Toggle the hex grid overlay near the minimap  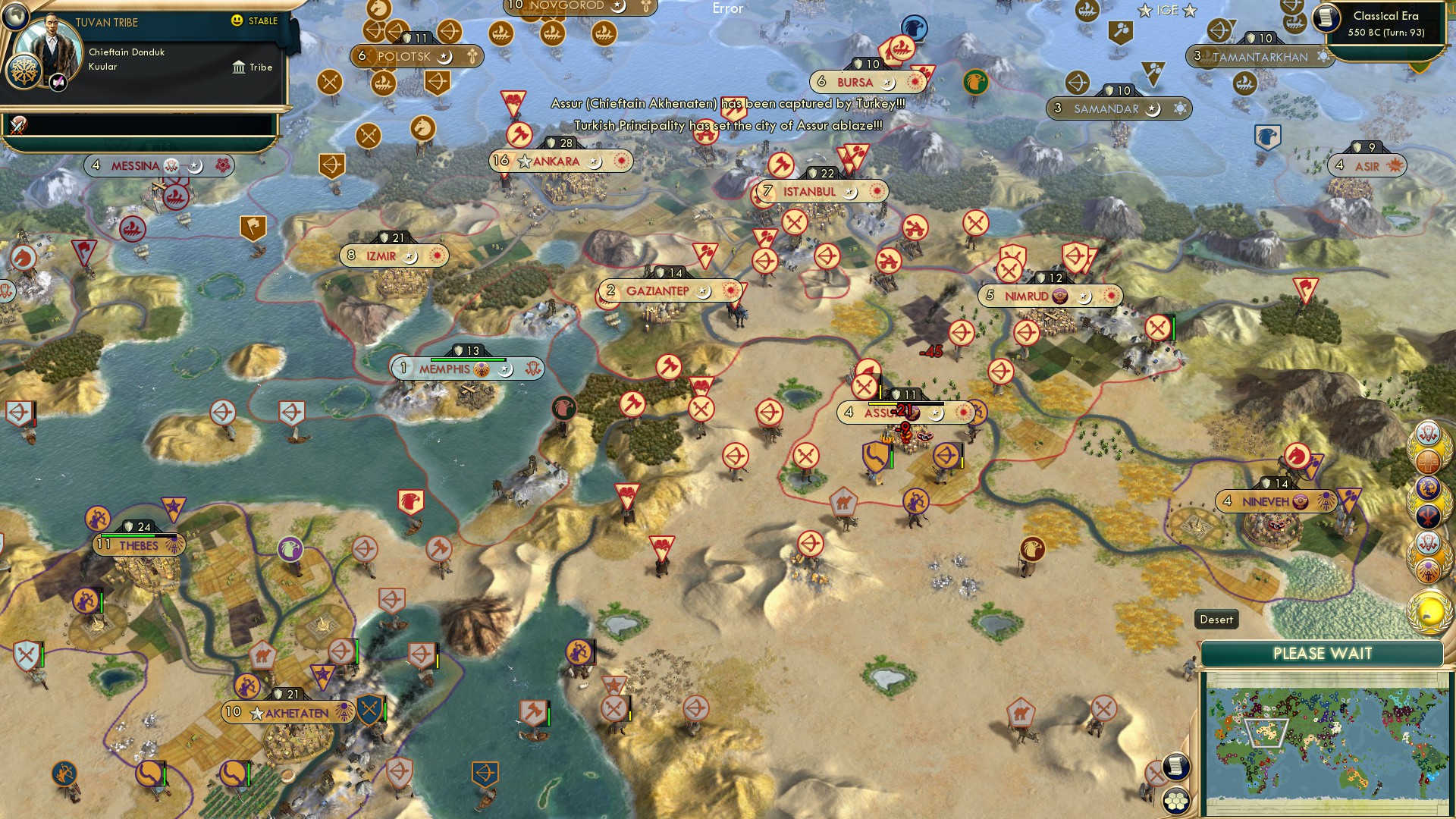pos(1175,802)
